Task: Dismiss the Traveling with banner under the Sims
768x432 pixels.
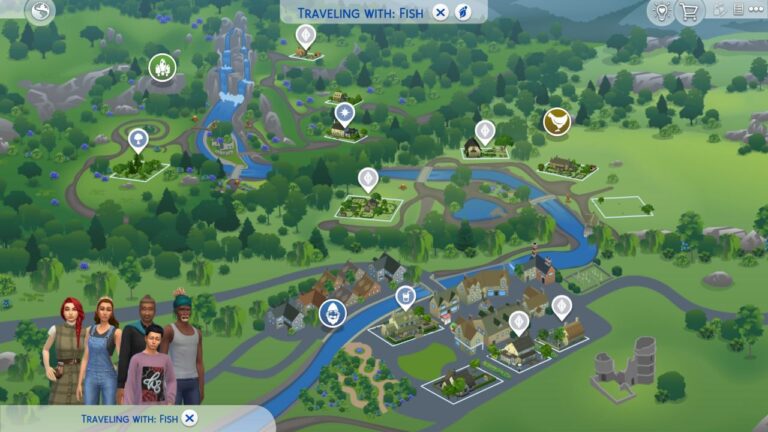Action: point(190,418)
